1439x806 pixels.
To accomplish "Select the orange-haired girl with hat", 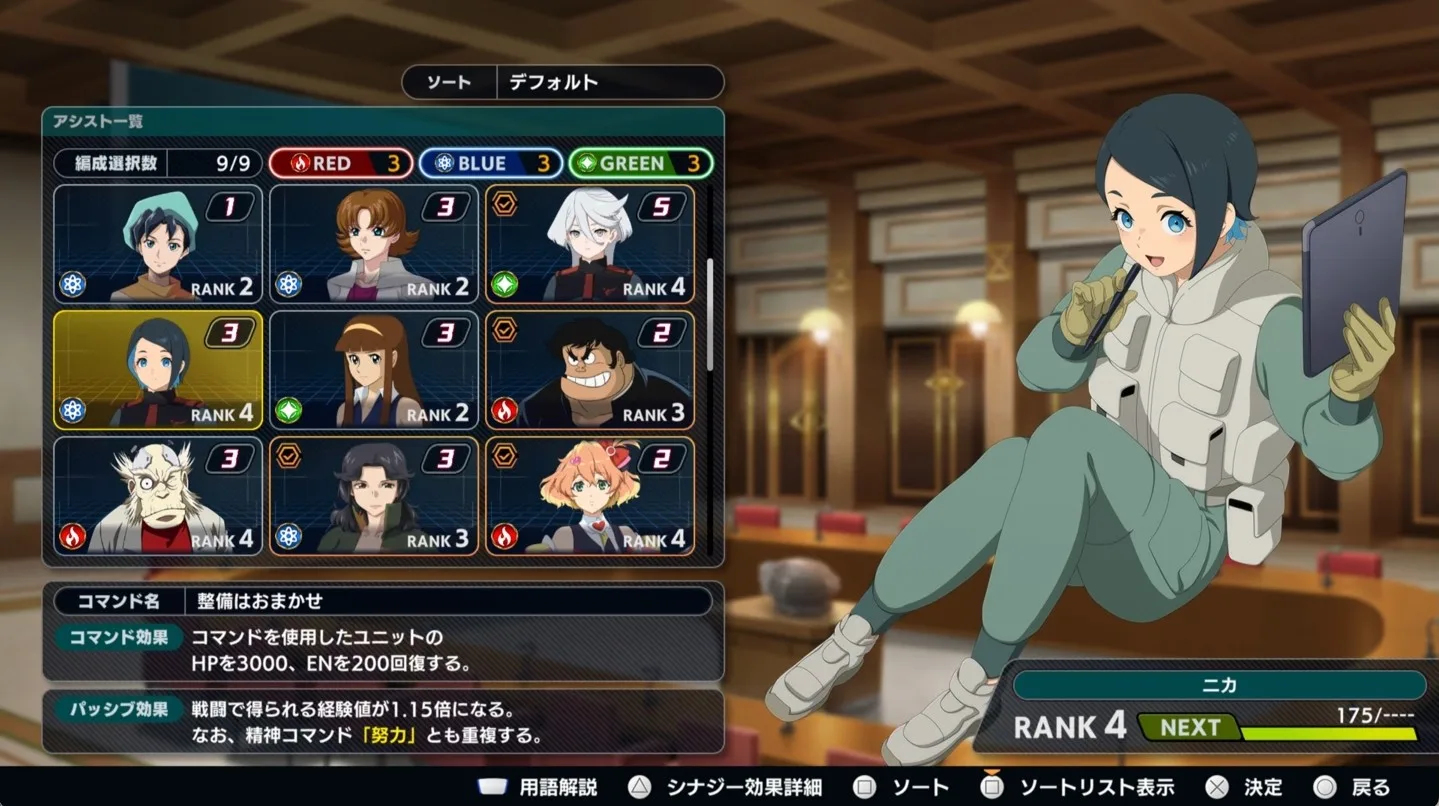I will [x=590, y=496].
